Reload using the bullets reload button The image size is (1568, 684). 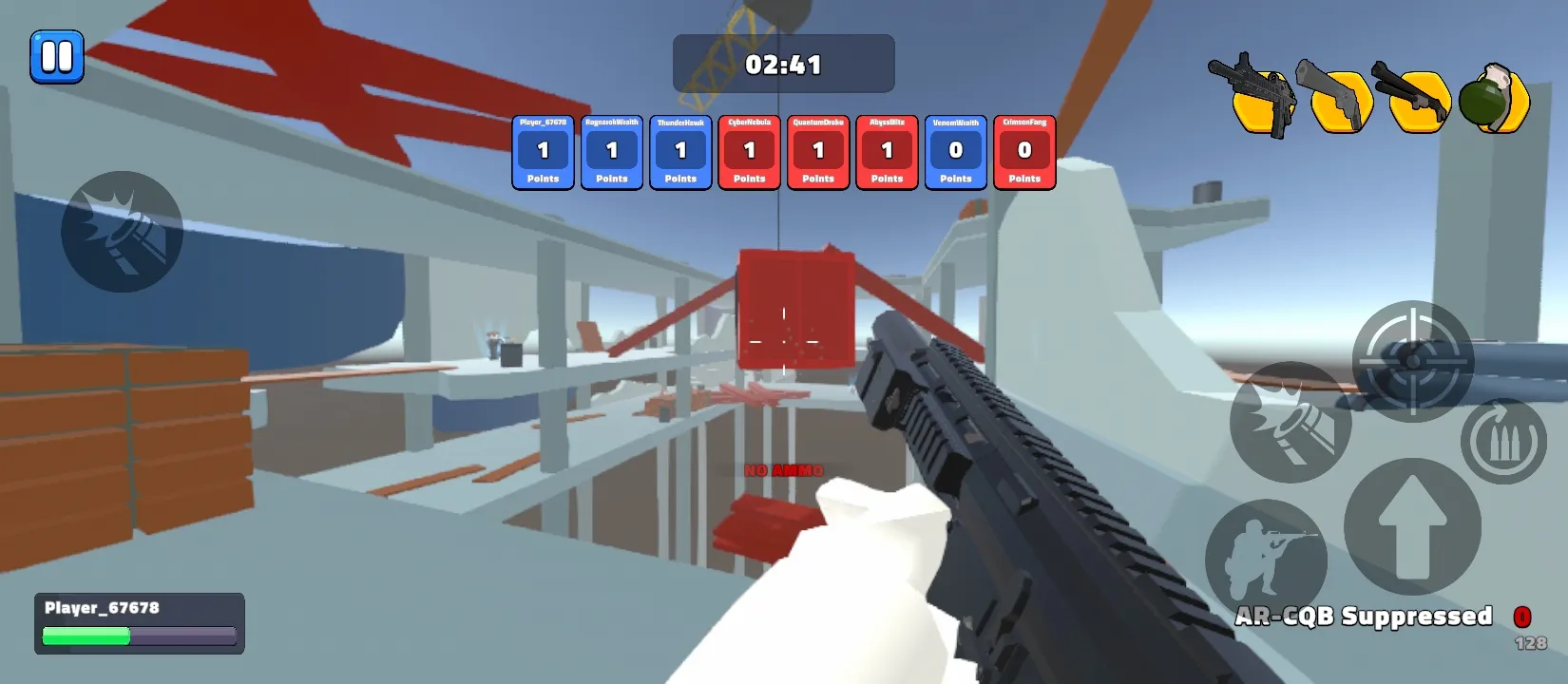tap(1502, 441)
